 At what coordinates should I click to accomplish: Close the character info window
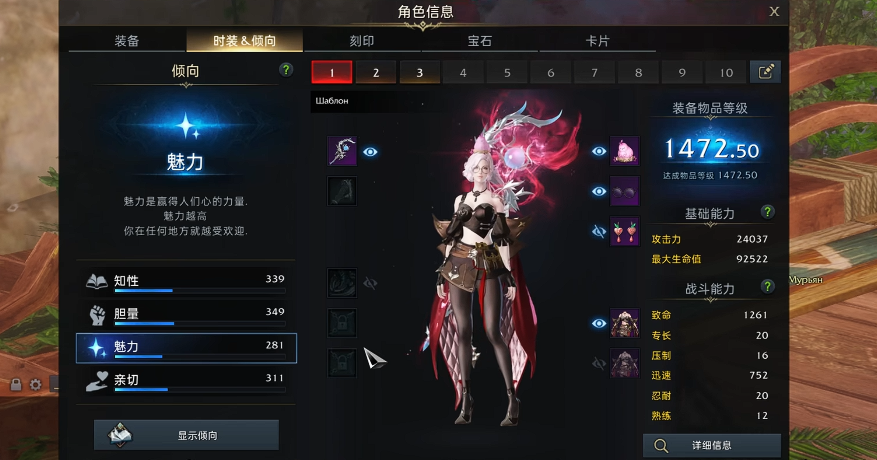point(774,12)
